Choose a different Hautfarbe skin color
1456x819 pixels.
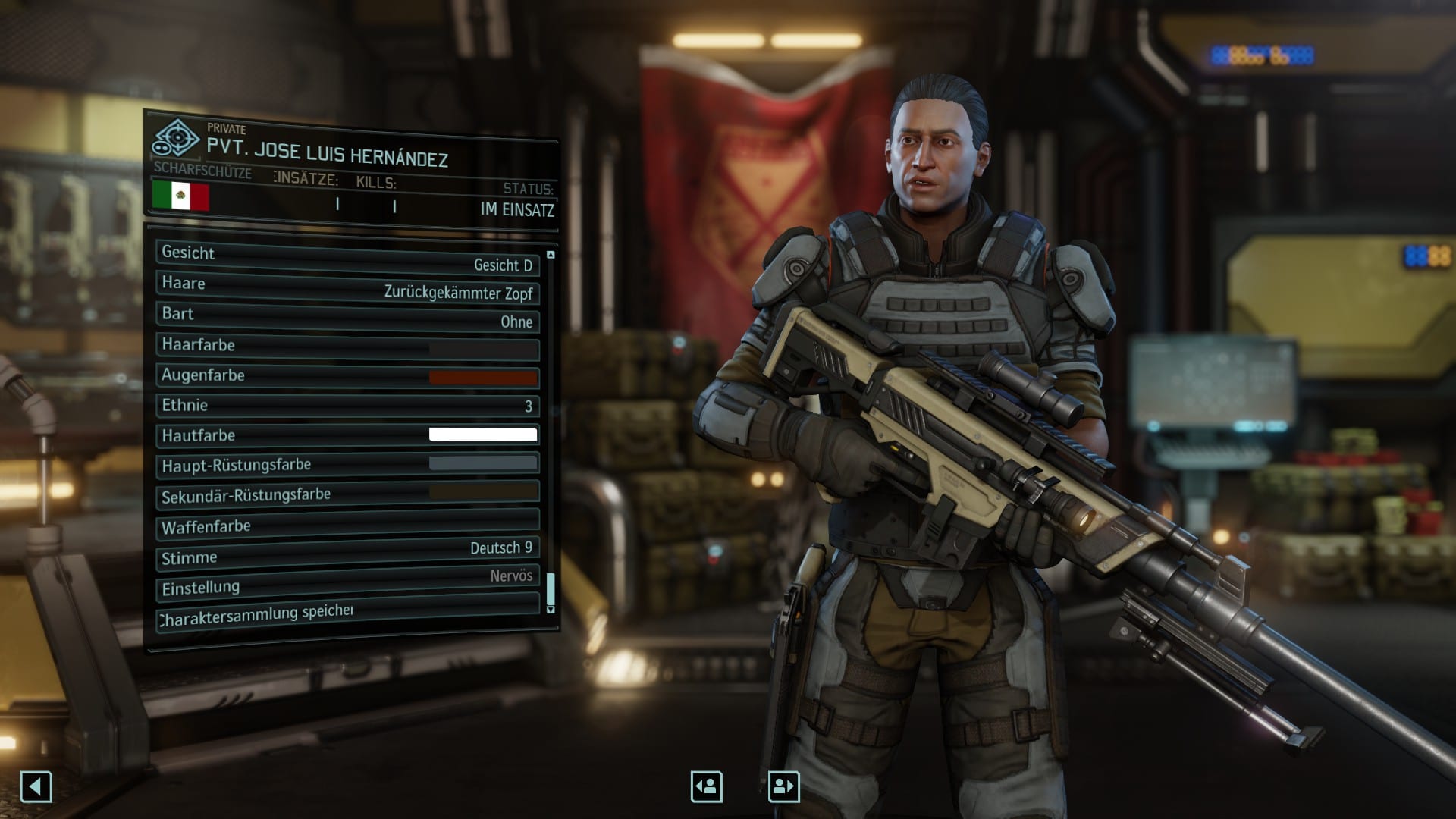347,435
